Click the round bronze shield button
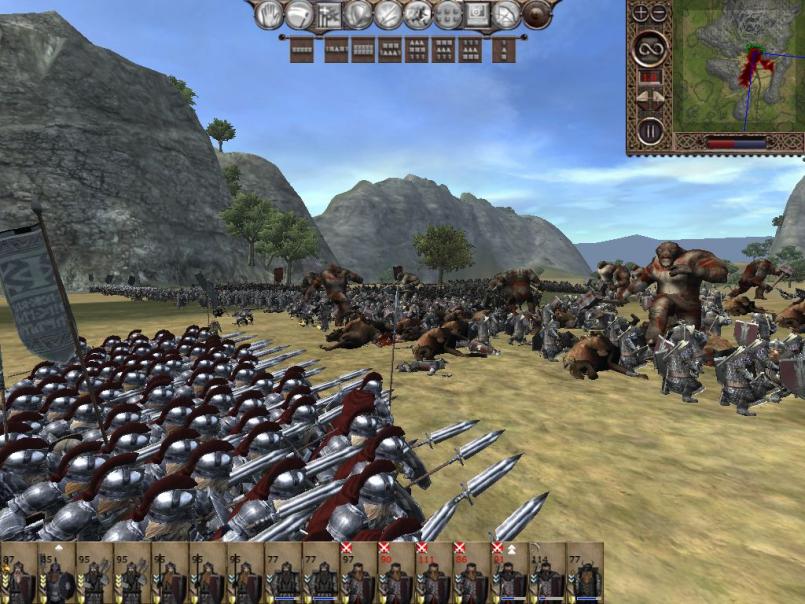805x604 pixels. (x=538, y=14)
